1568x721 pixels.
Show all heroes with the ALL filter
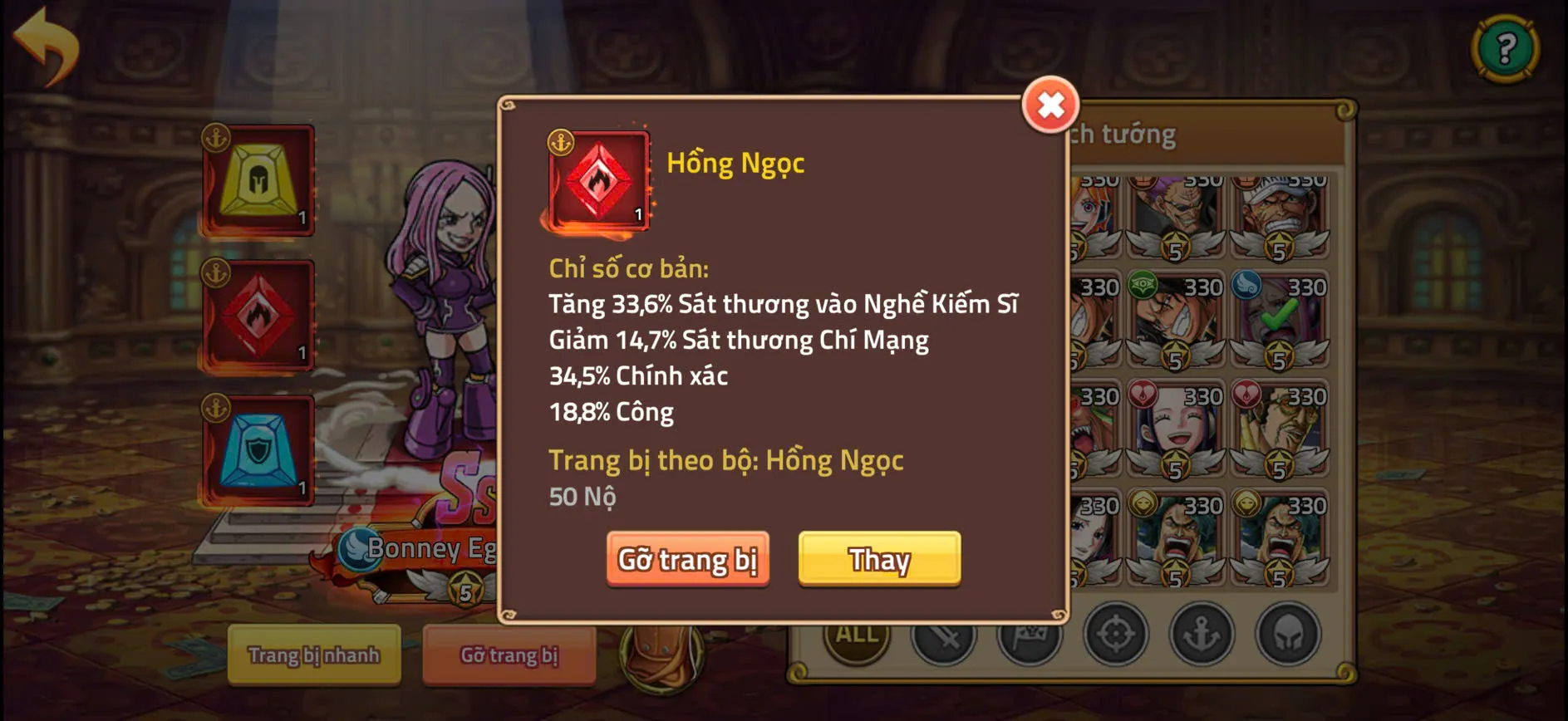[x=857, y=635]
